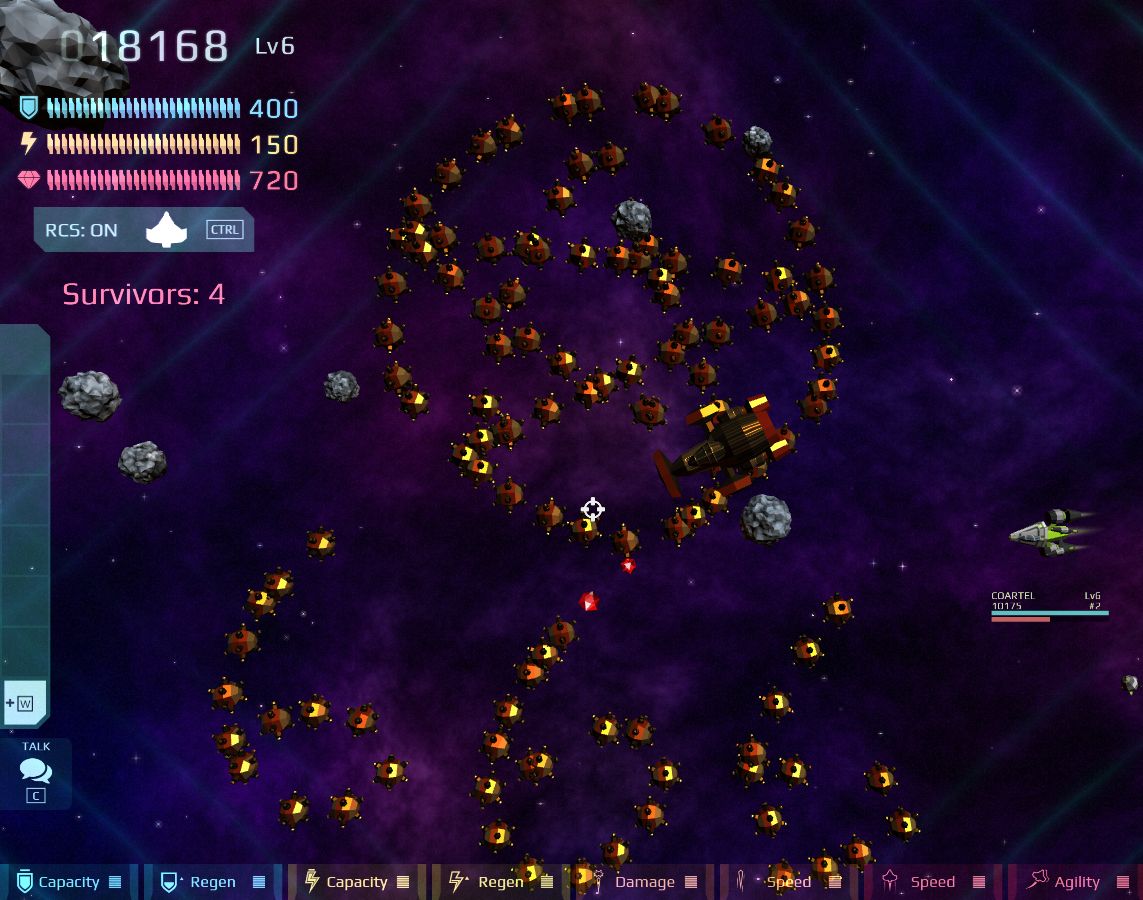The width and height of the screenshot is (1143, 900).
Task: Upgrade laser Speed next to Damage
Action: [788, 882]
